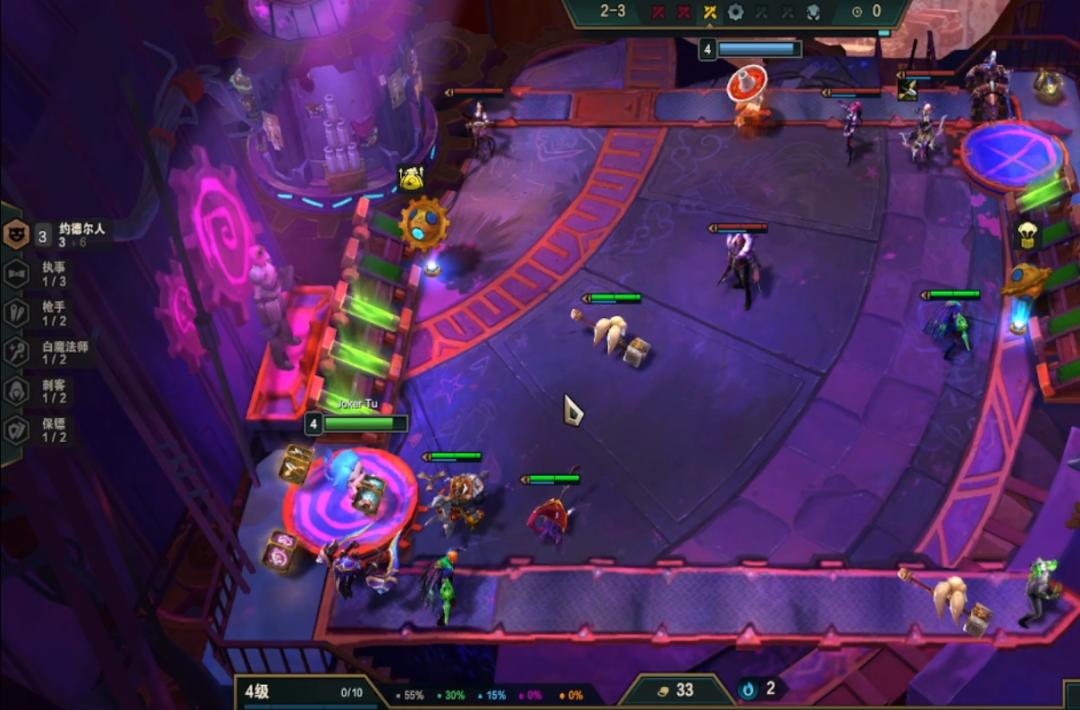Click the current round yellow swords marker
Screen dimensions: 1080x710
710,12
